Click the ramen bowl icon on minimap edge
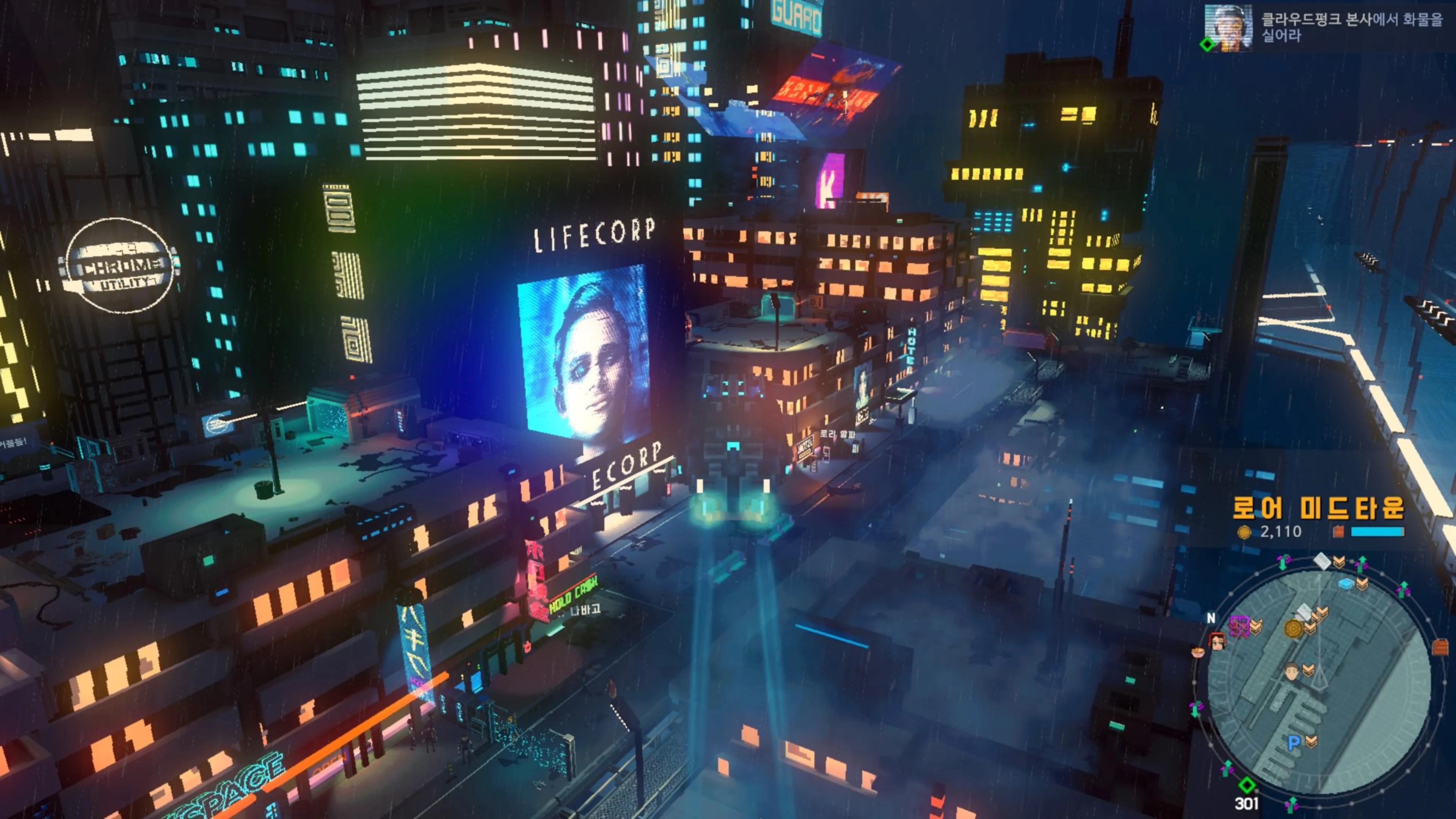 1198,653
